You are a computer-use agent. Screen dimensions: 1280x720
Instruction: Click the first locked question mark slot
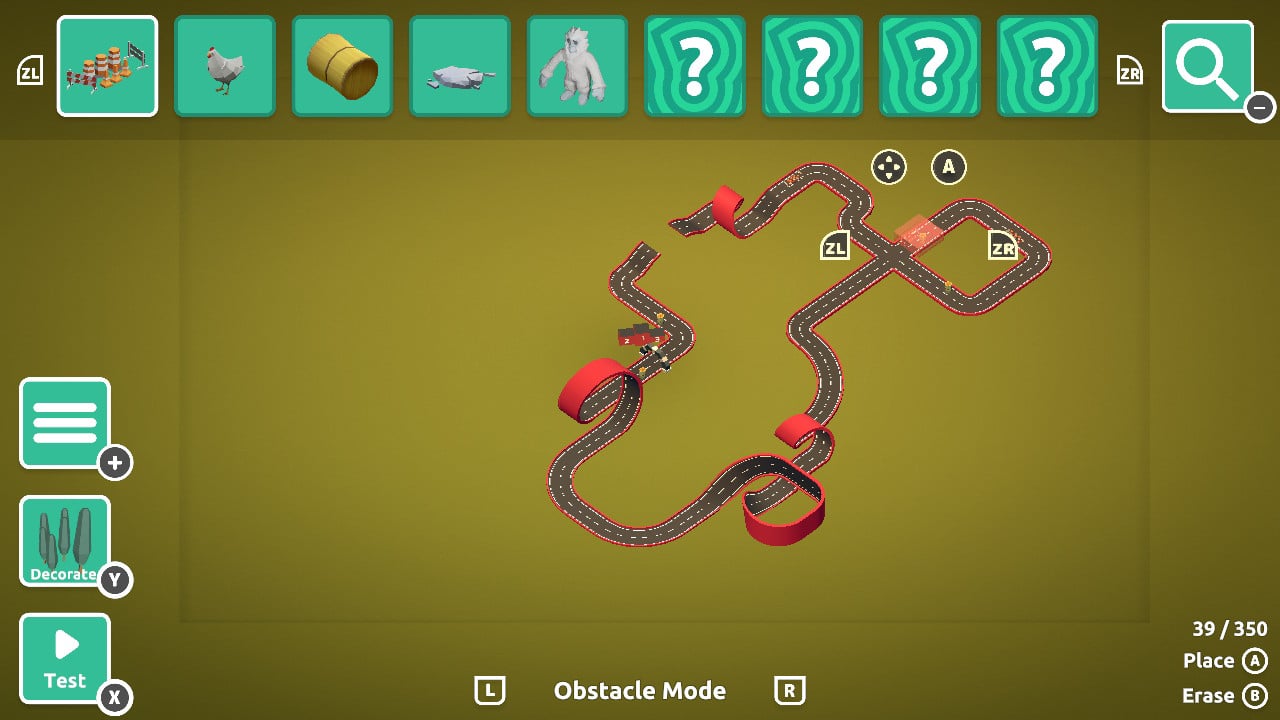(x=695, y=66)
